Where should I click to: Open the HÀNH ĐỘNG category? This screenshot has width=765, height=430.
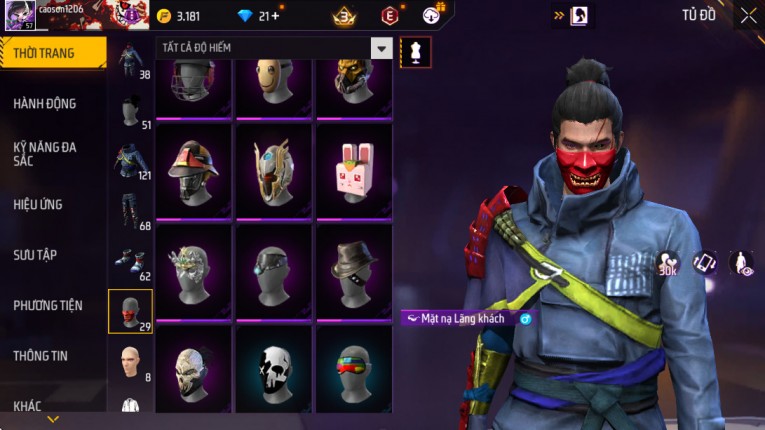[x=45, y=103]
